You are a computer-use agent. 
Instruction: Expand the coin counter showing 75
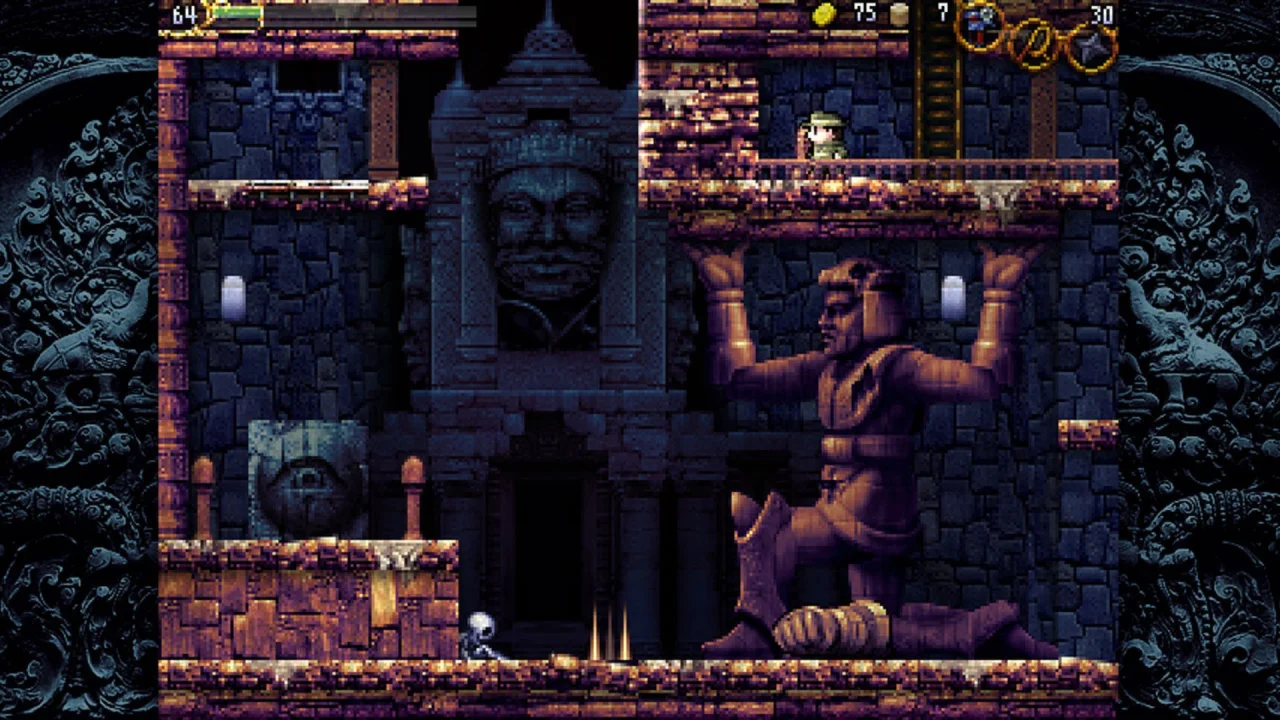point(864,13)
